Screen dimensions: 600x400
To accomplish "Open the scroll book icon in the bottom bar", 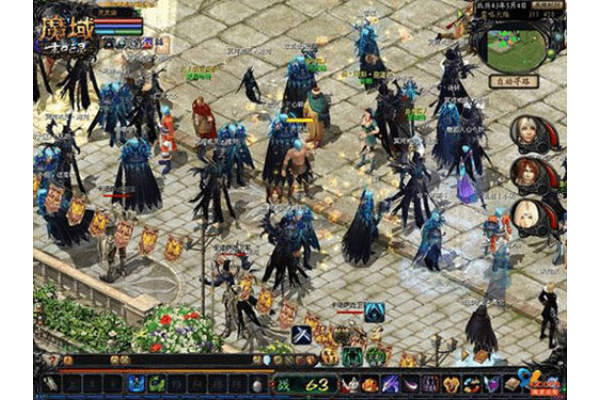I will (x=510, y=383).
